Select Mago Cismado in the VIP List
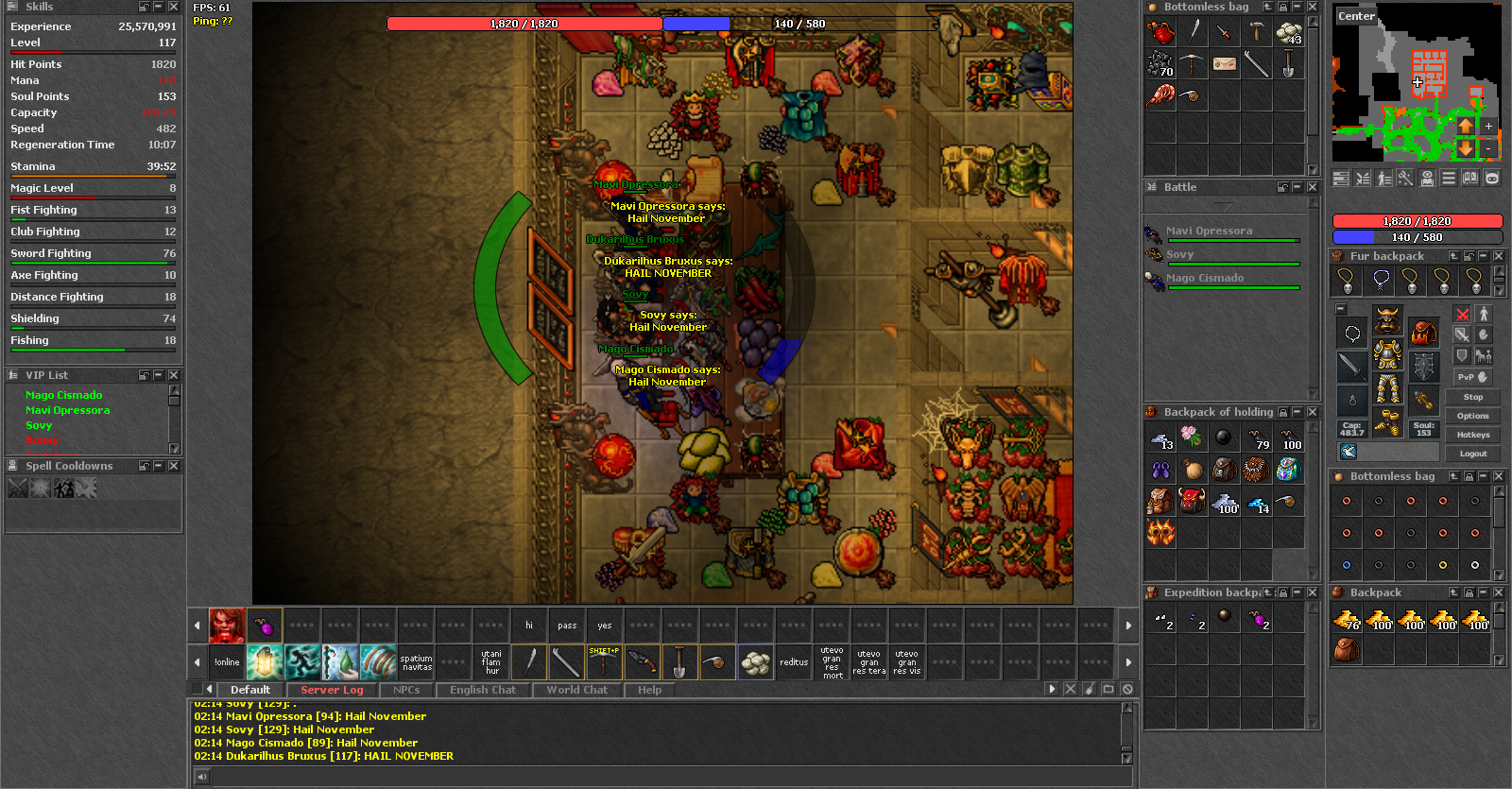 point(63,395)
